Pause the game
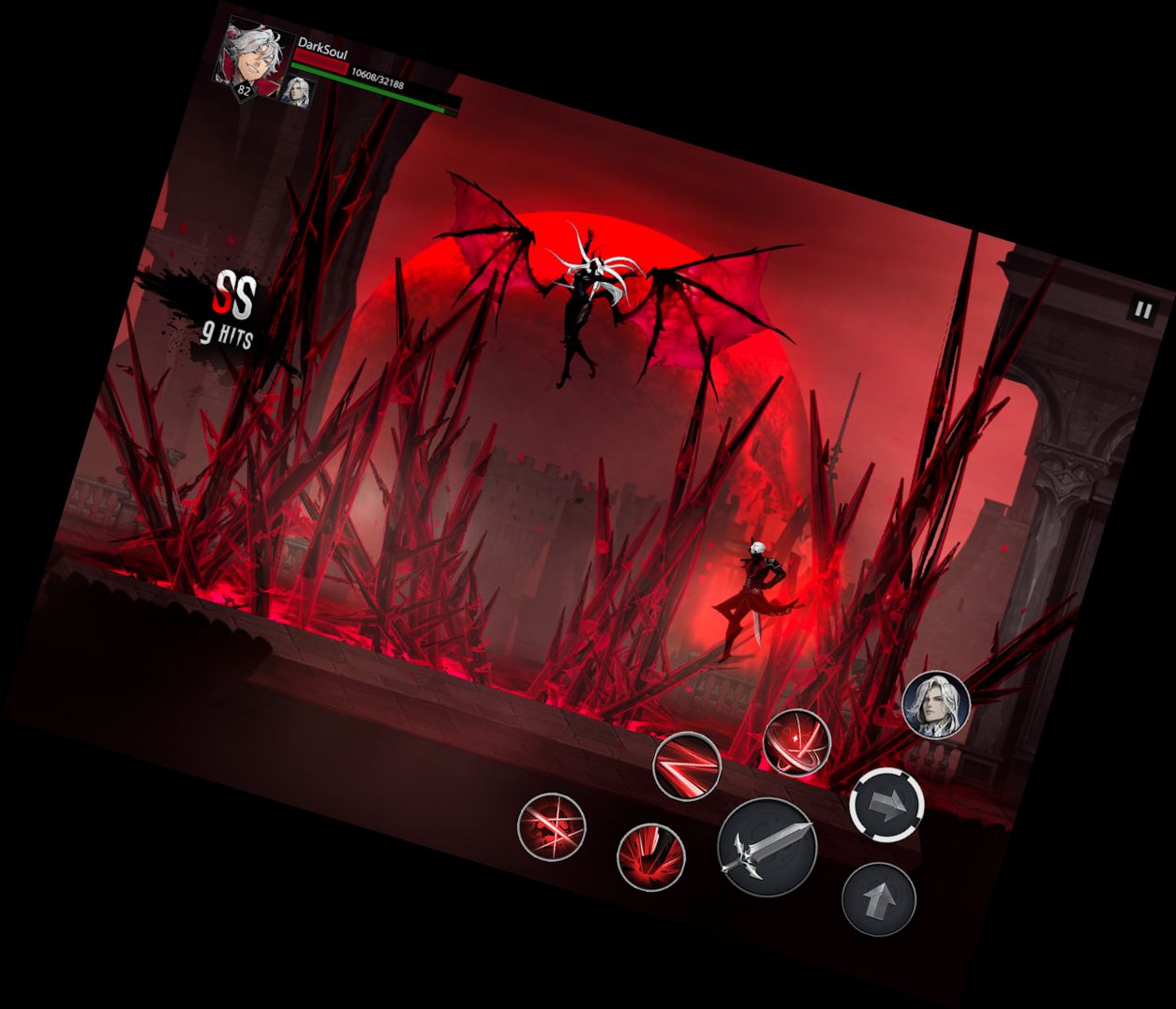Viewport: 1176px width, 1009px height. pyautogui.click(x=1141, y=310)
